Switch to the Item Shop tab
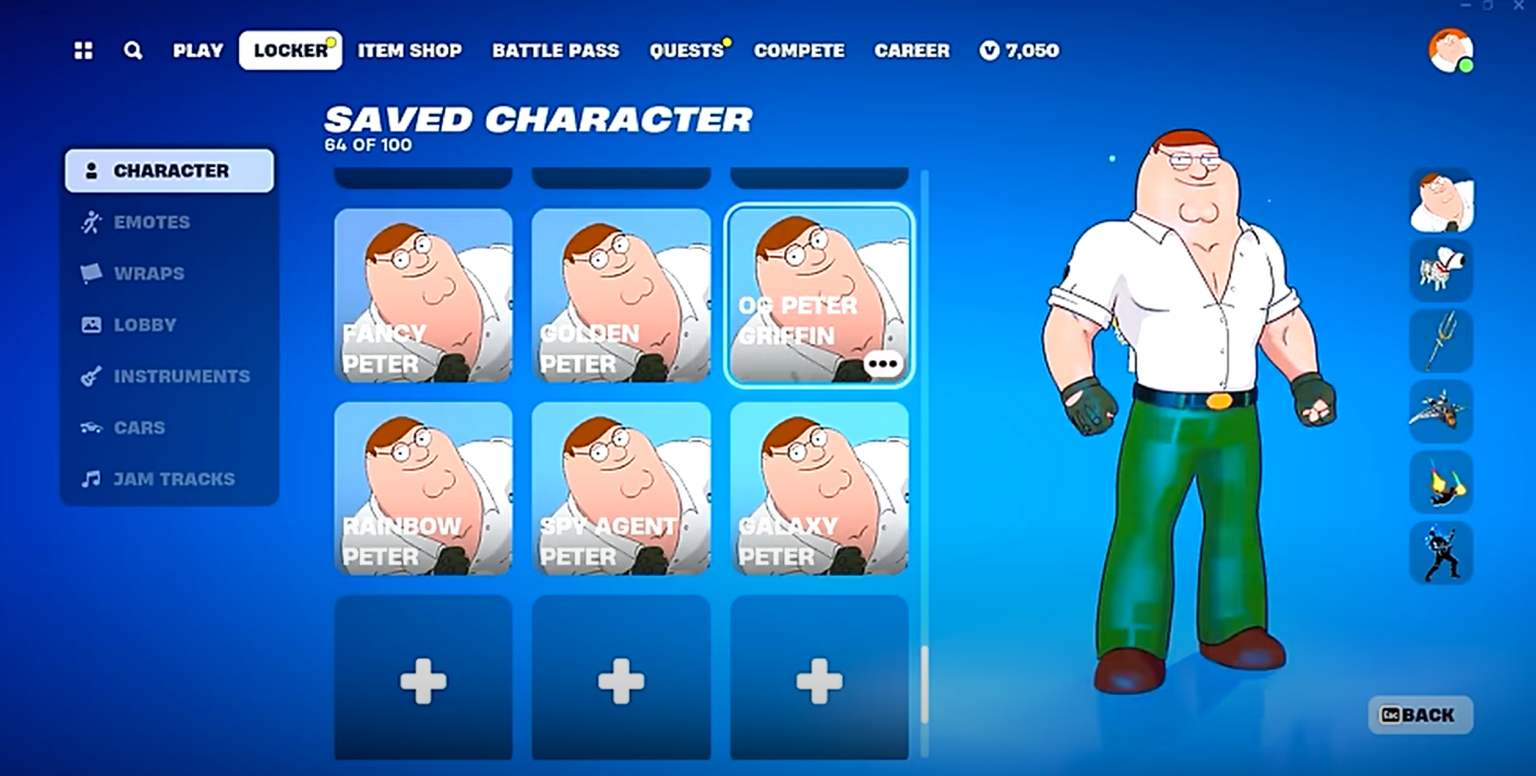The width and height of the screenshot is (1536, 776). coord(409,50)
